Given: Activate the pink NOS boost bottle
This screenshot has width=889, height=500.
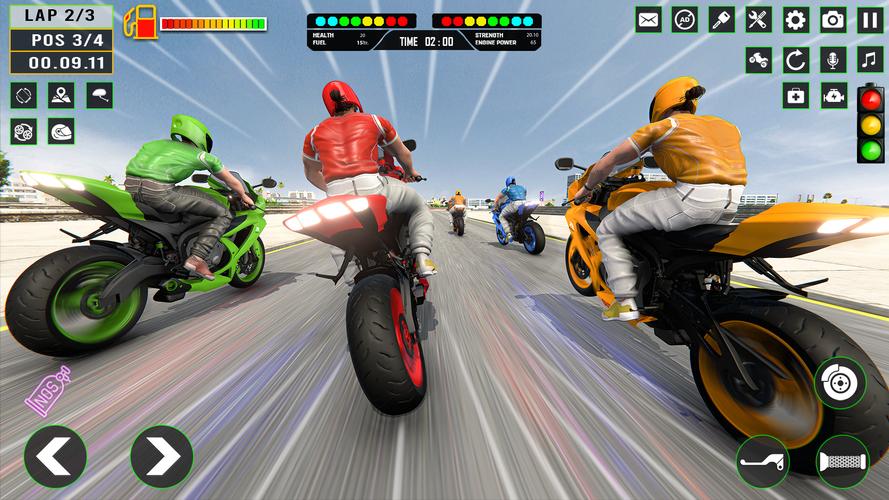Looking at the screenshot, I should [x=48, y=389].
